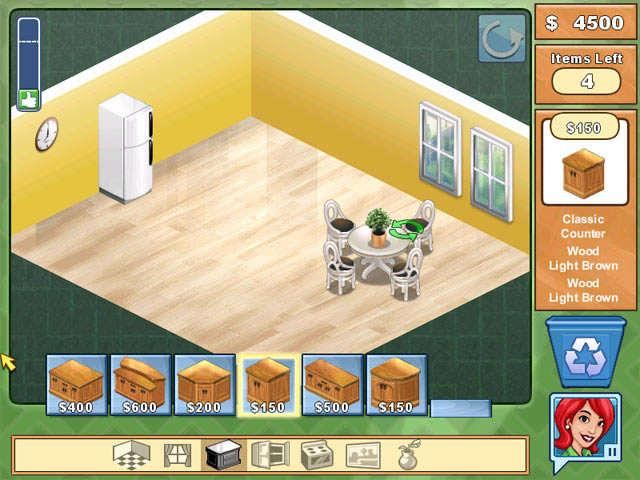
Task: Open the stove appliances category
Action: click(x=316, y=455)
